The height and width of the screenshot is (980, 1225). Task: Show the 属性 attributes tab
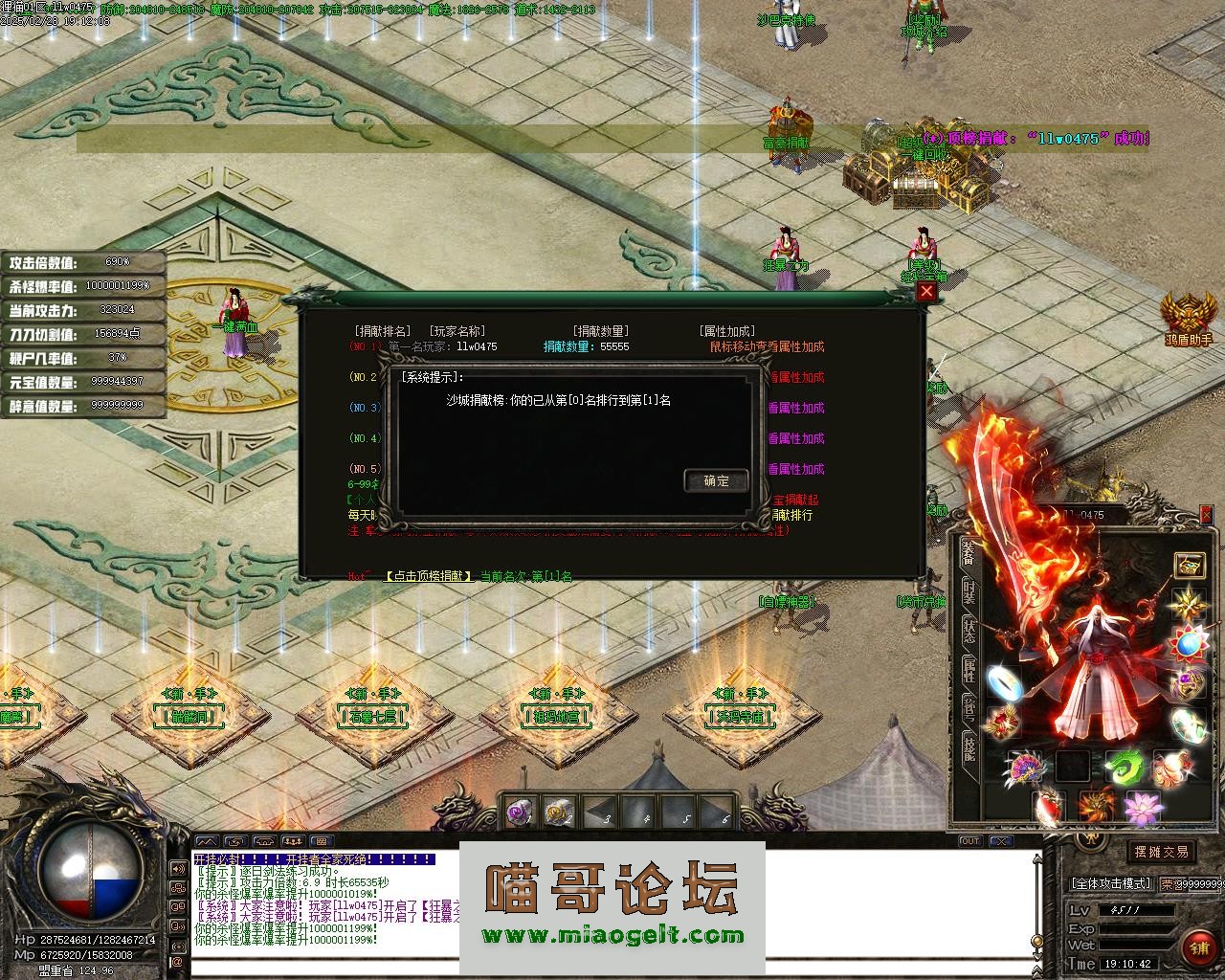[x=969, y=670]
